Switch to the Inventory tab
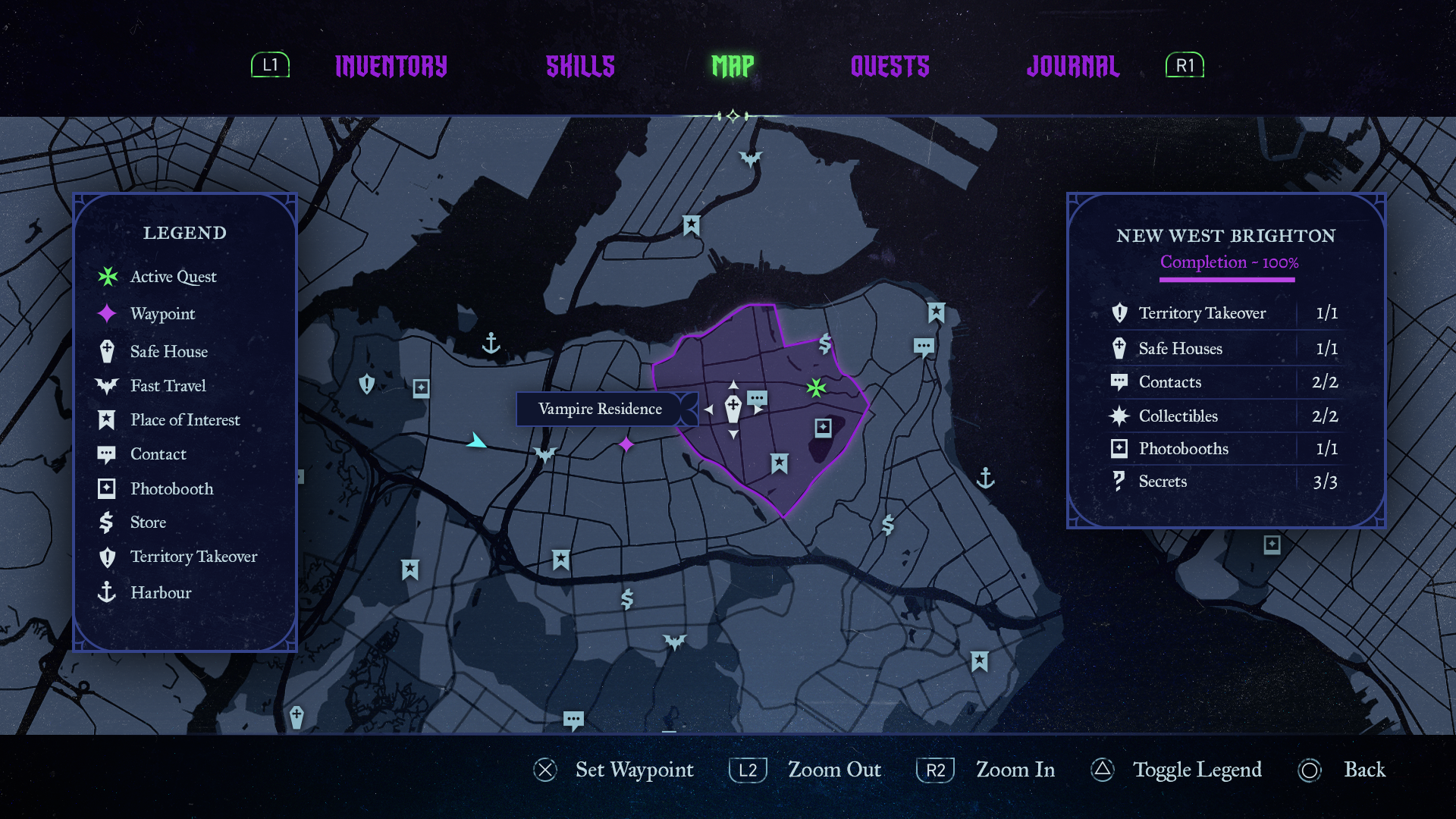The width and height of the screenshot is (1456, 819). click(x=391, y=67)
